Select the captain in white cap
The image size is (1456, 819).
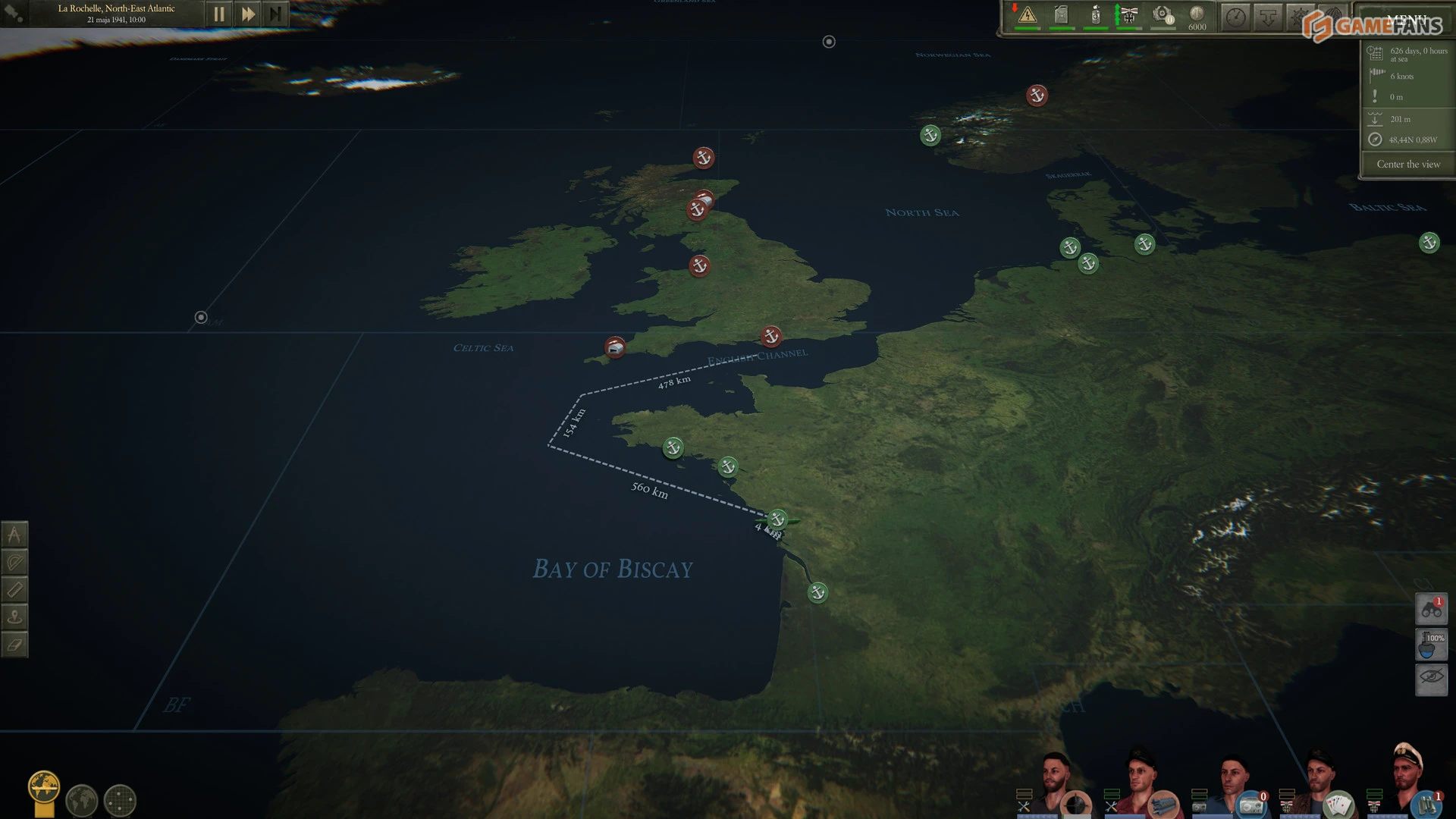click(1407, 773)
